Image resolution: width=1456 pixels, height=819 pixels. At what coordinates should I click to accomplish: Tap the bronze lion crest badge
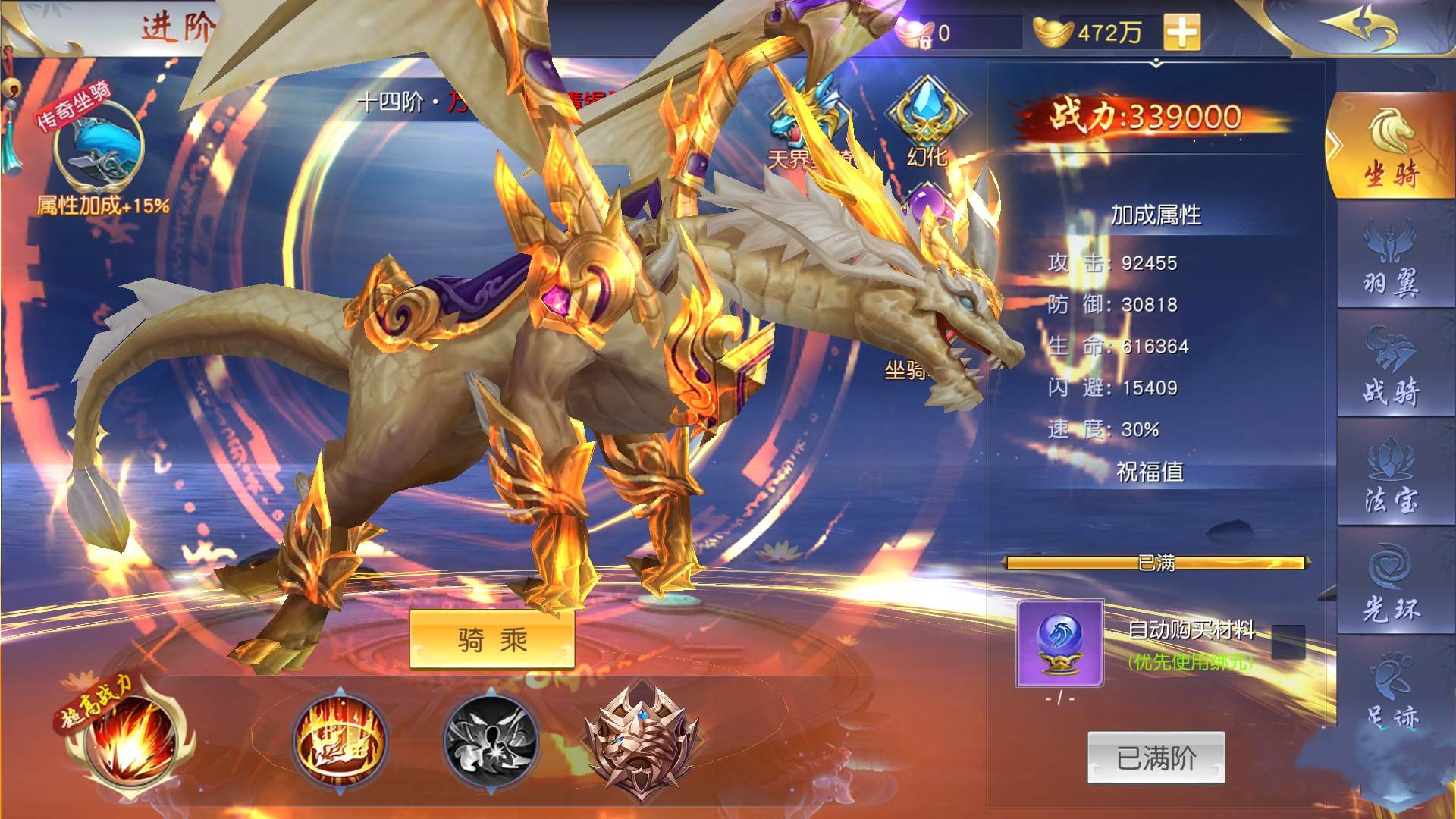pos(641,741)
